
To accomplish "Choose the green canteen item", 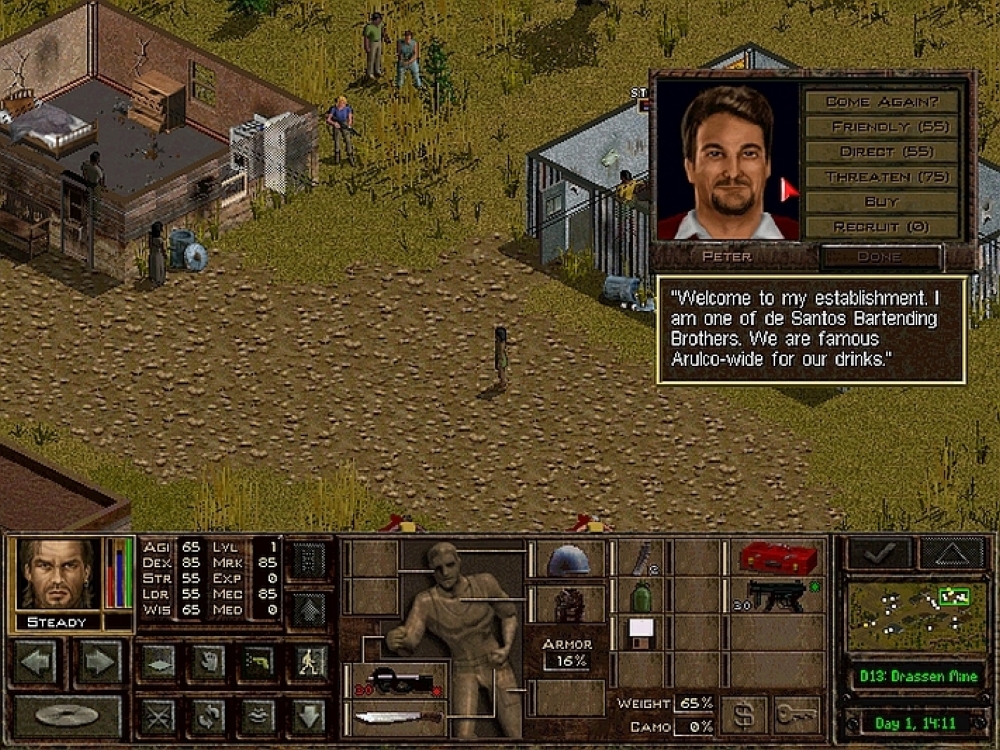I will pos(640,597).
